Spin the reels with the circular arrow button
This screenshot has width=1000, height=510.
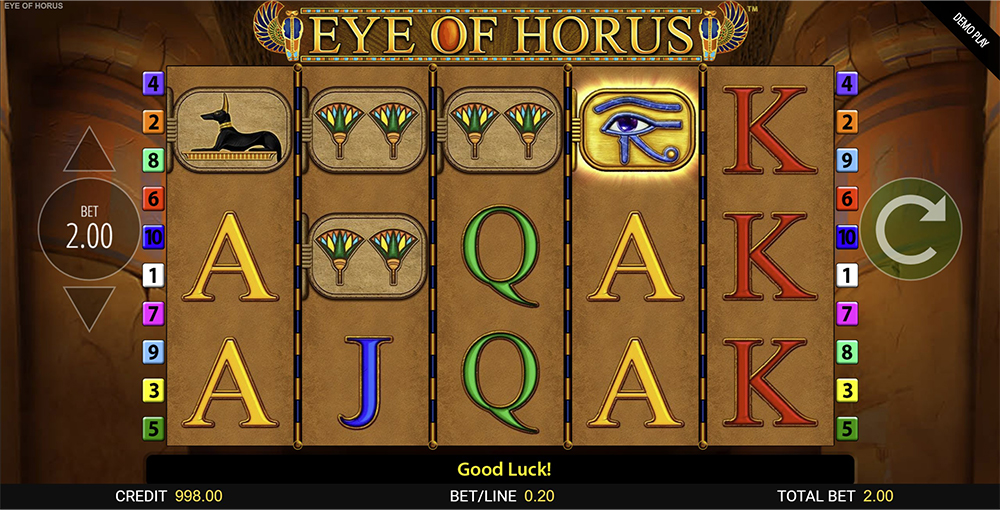(x=910, y=229)
